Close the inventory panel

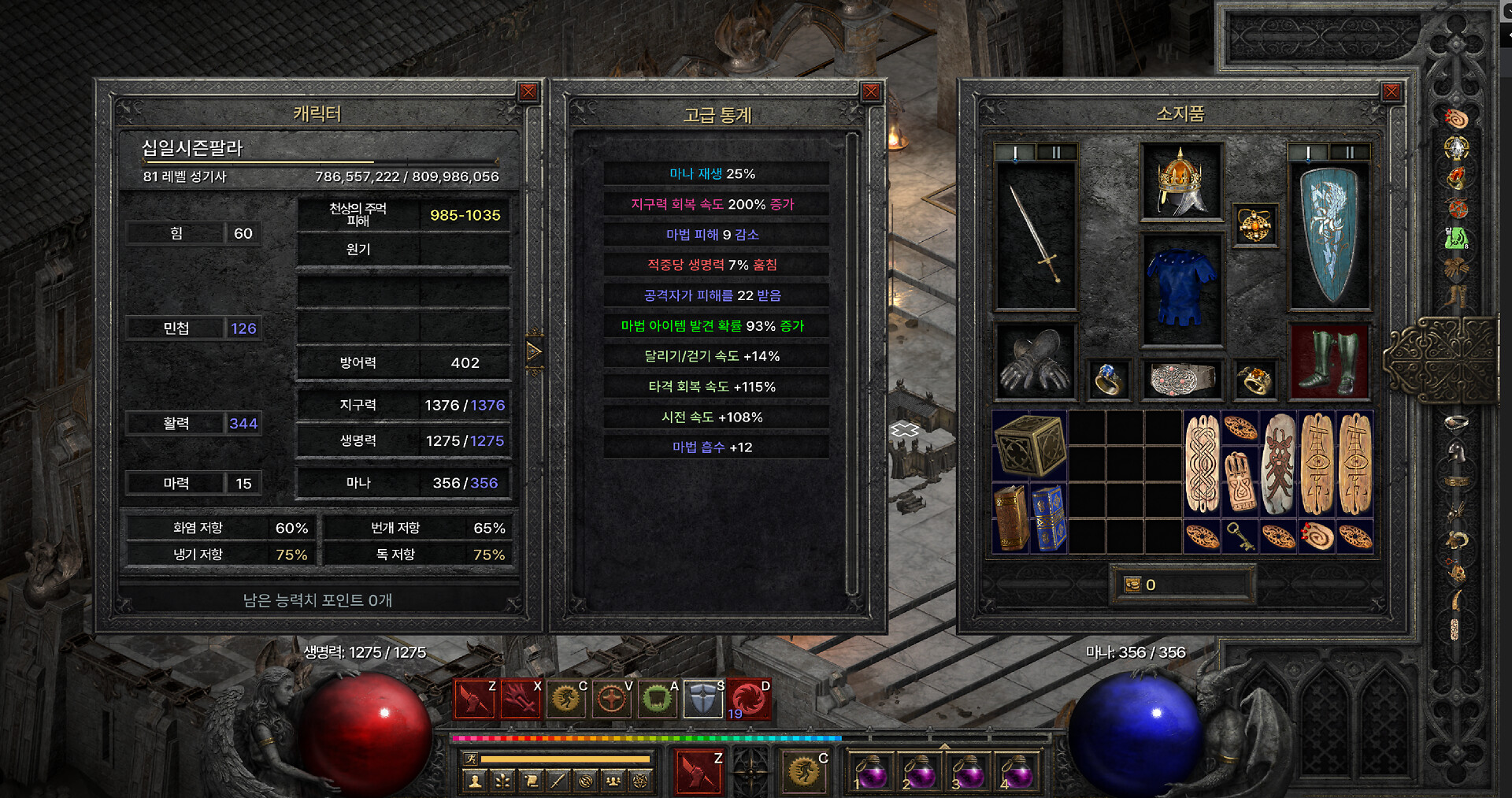1392,92
